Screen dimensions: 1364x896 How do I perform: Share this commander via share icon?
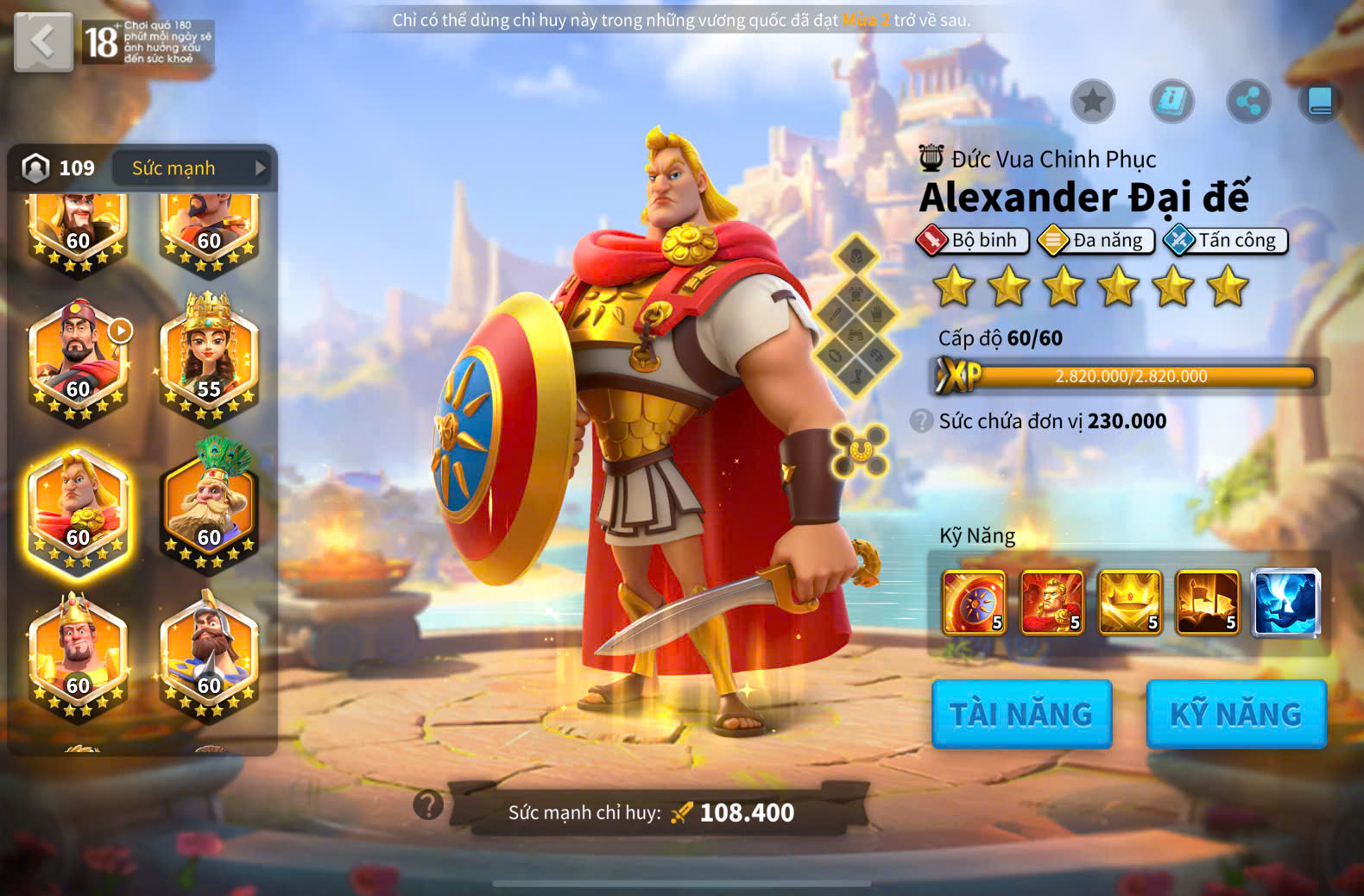(1248, 101)
